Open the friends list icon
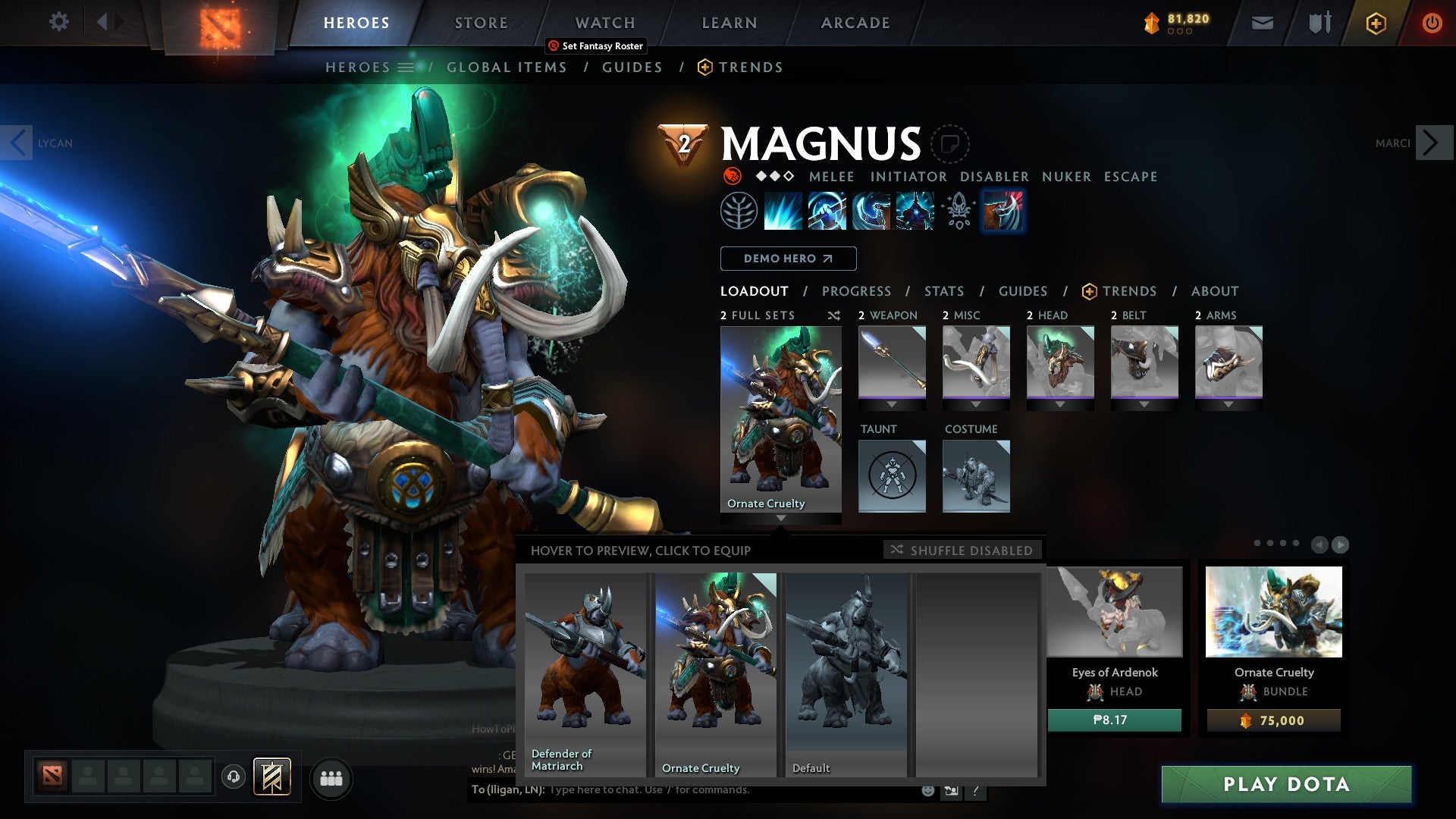This screenshot has width=1456, height=819. click(331, 779)
